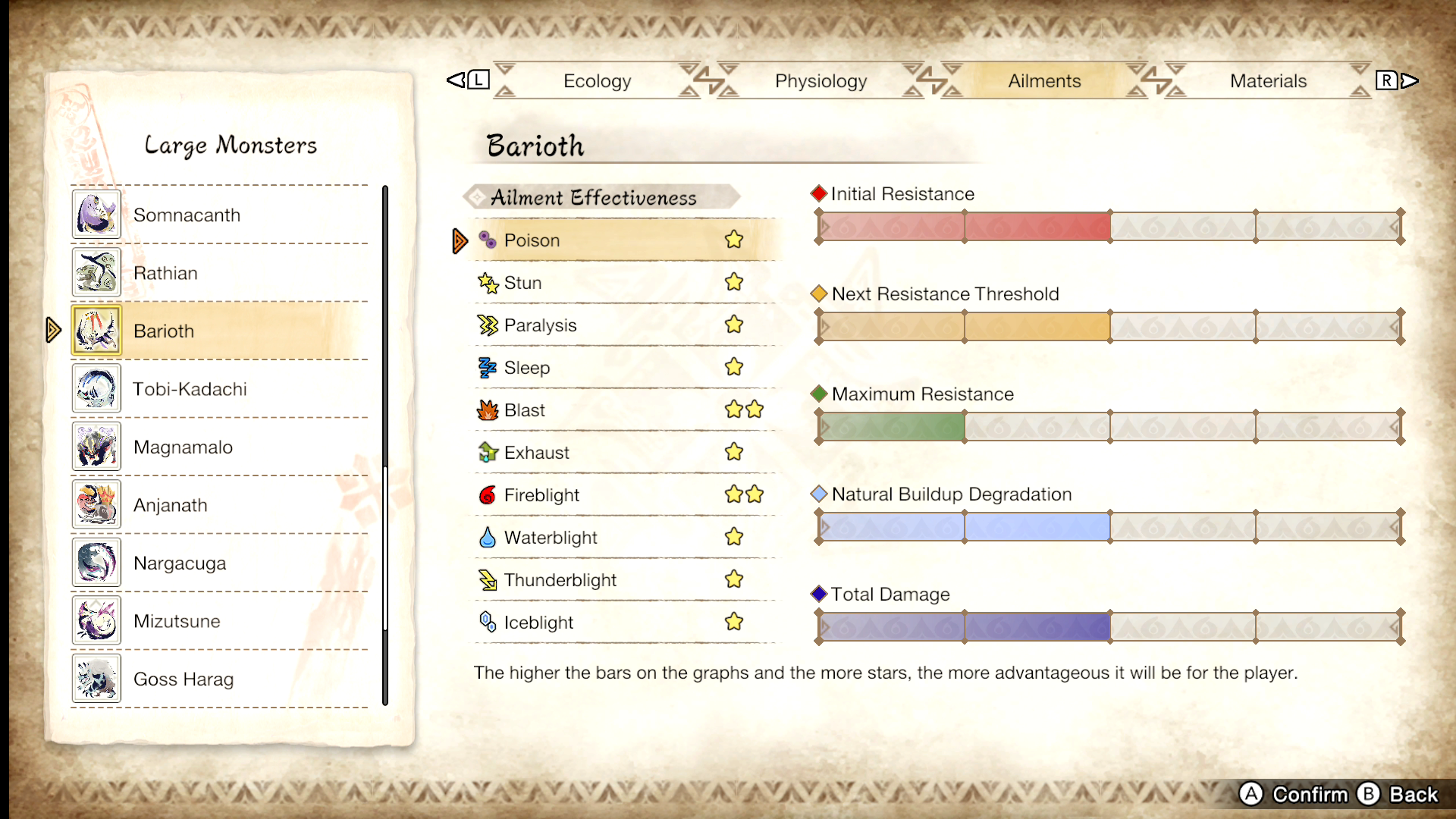The width and height of the screenshot is (1456, 819).
Task: Switch to the Ecology tab
Action: click(x=598, y=80)
